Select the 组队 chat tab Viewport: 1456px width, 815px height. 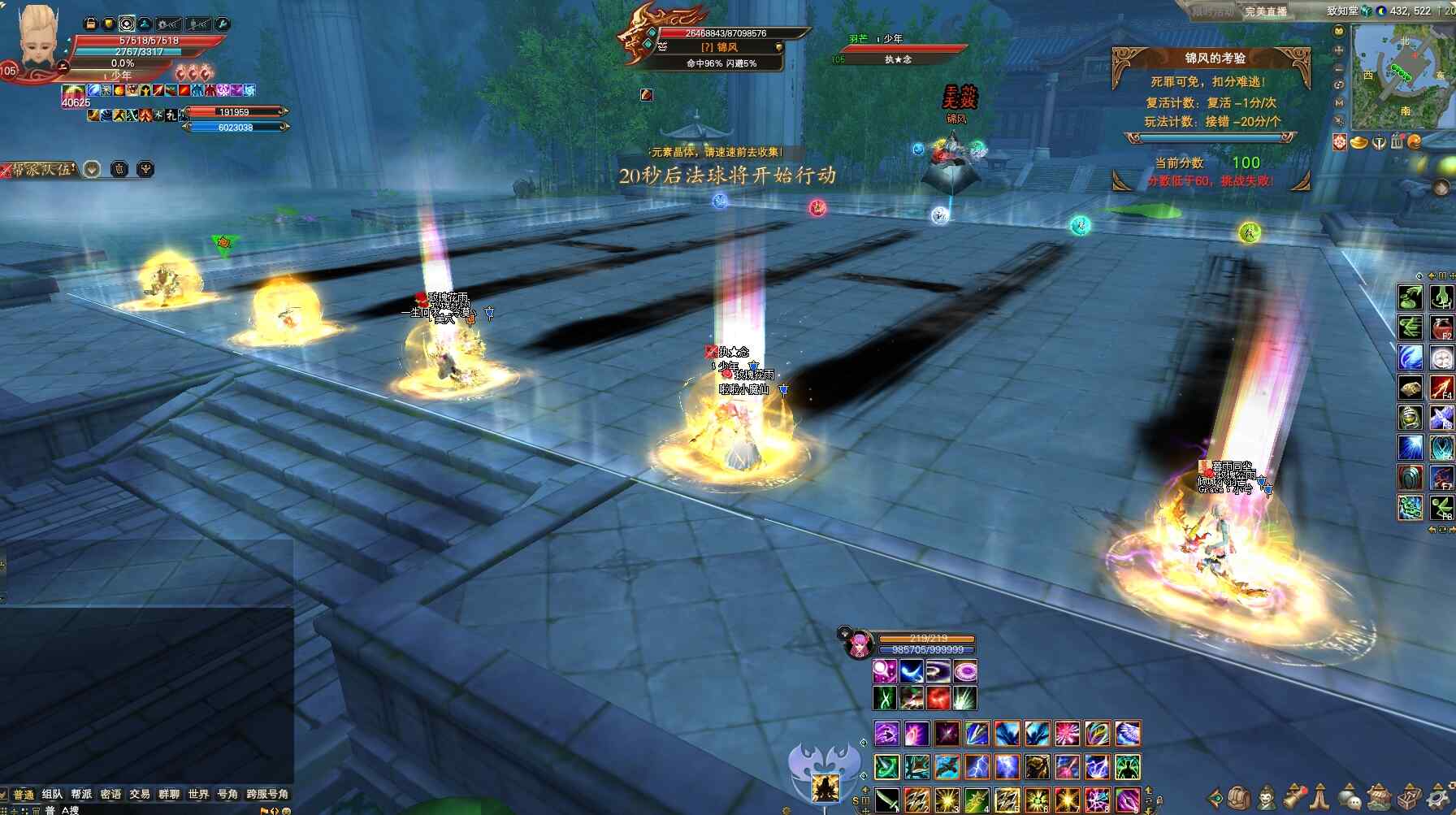tap(52, 794)
